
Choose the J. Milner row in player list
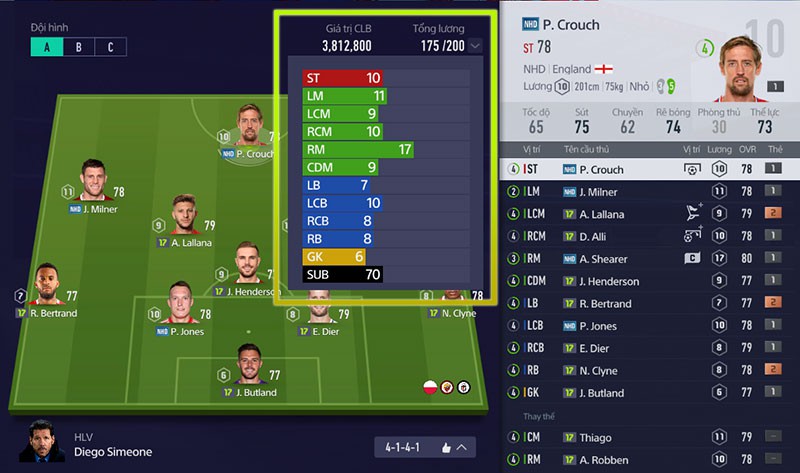pyautogui.click(x=650, y=192)
